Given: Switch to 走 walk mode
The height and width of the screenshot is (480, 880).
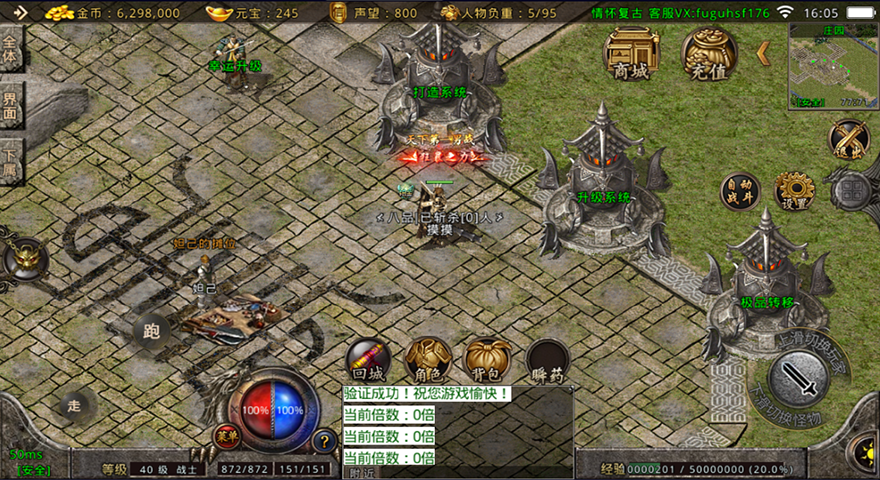Looking at the screenshot, I should (x=75, y=405).
